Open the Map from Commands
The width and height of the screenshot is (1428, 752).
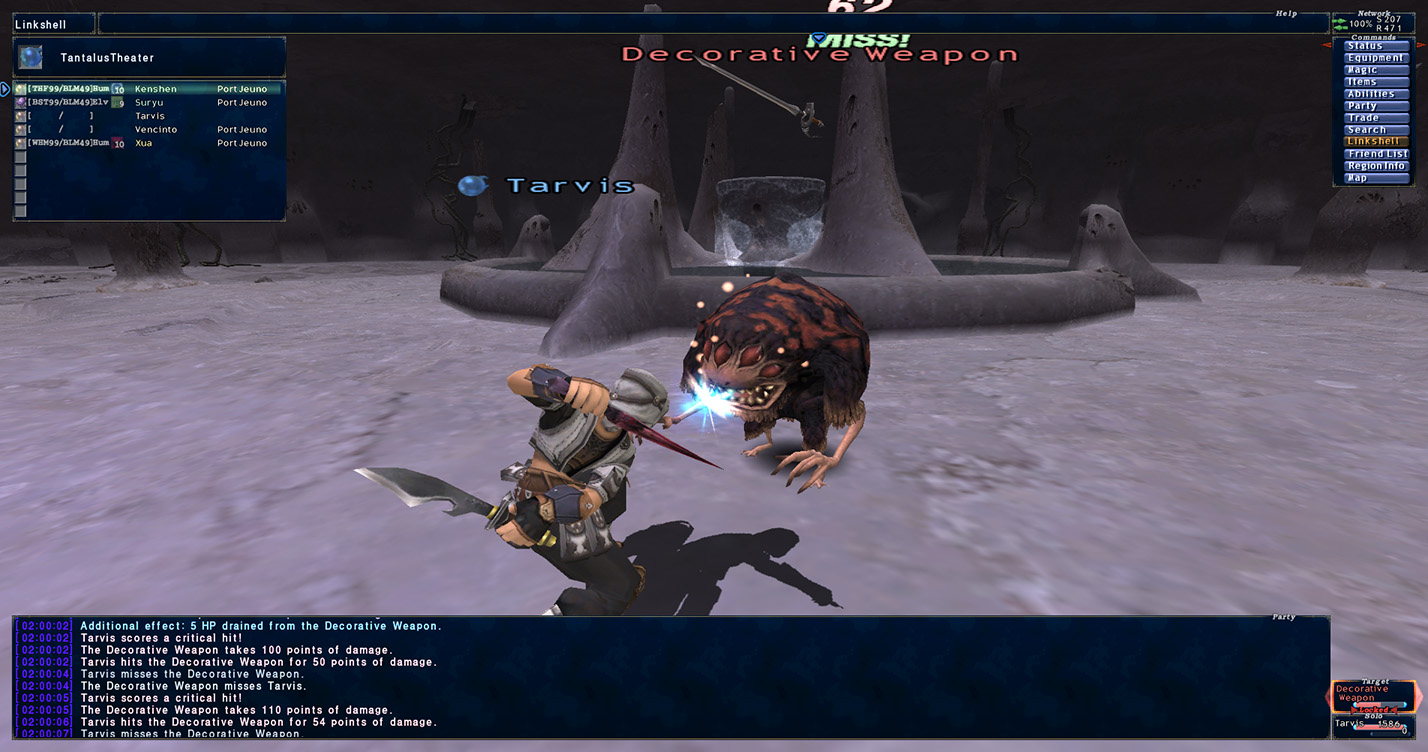(1375, 178)
